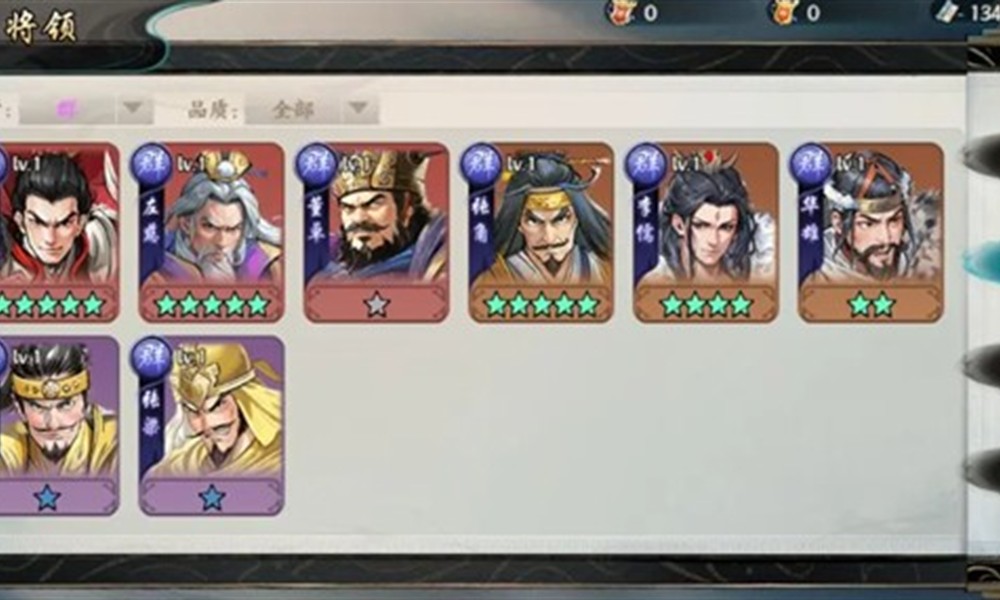Open the 李儒 general card

click(x=706, y=232)
